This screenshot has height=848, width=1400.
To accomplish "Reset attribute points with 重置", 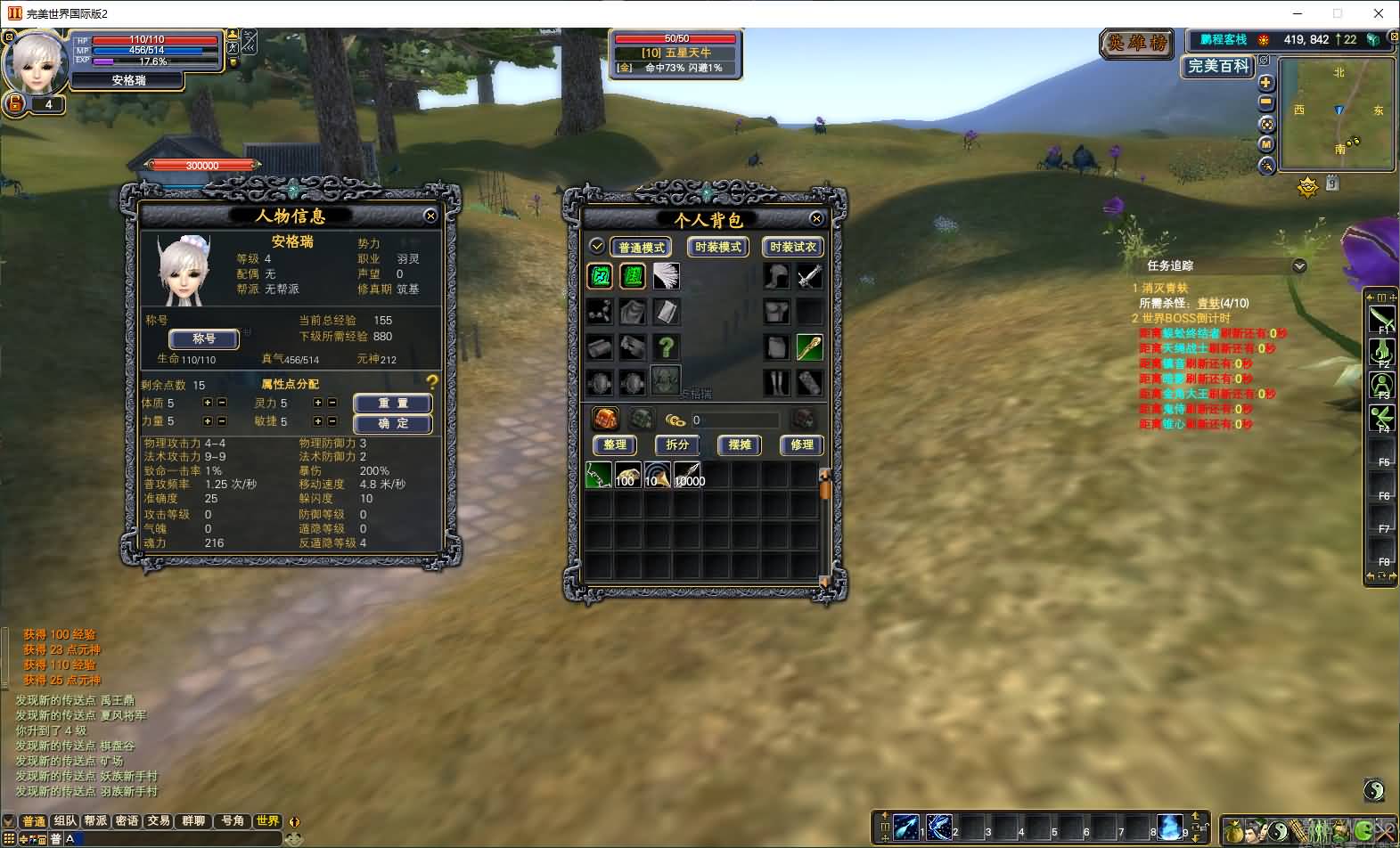I will click(392, 404).
